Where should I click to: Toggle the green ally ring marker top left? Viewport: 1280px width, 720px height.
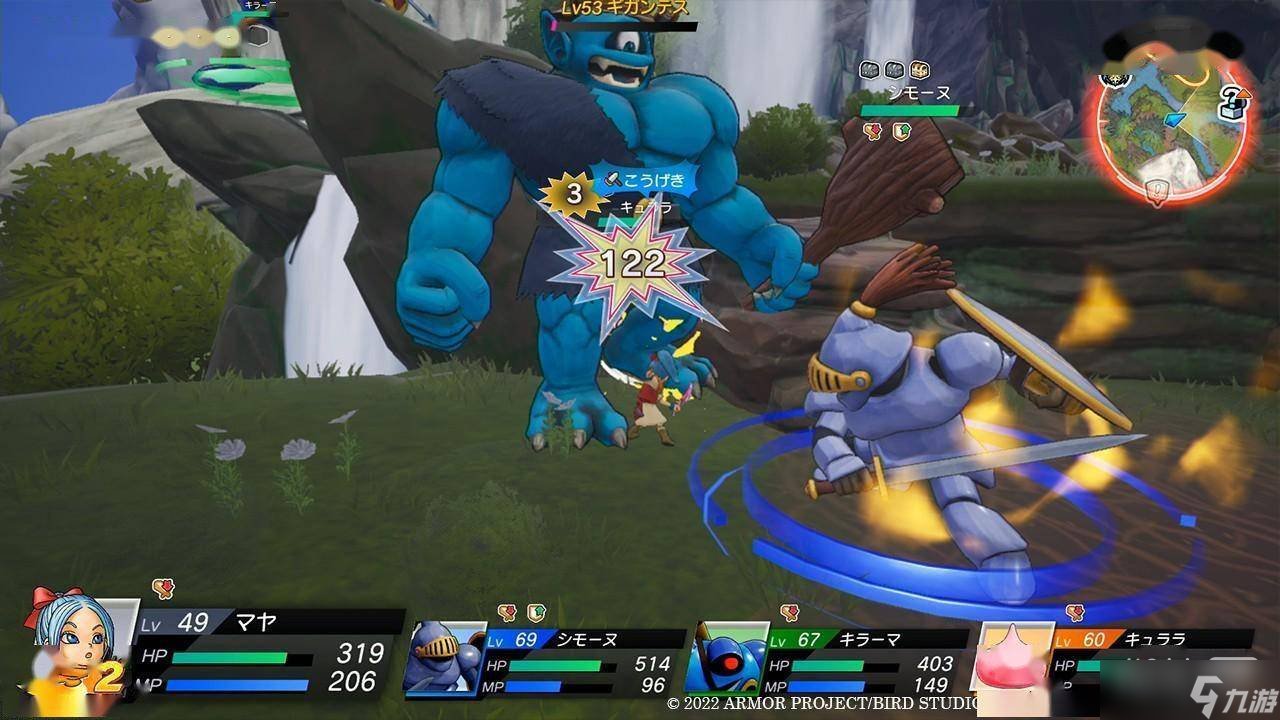[x=230, y=75]
